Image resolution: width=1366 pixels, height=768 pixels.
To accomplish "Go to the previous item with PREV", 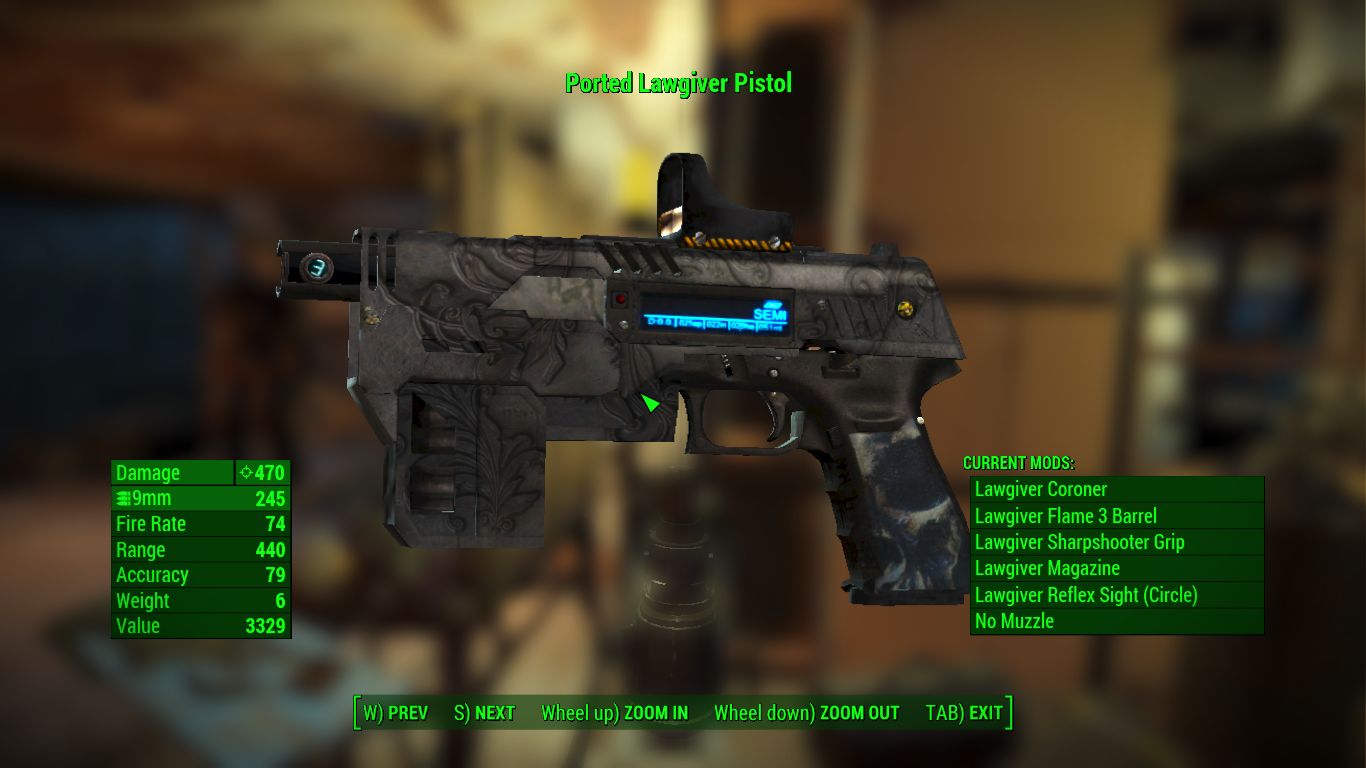I will (x=395, y=713).
